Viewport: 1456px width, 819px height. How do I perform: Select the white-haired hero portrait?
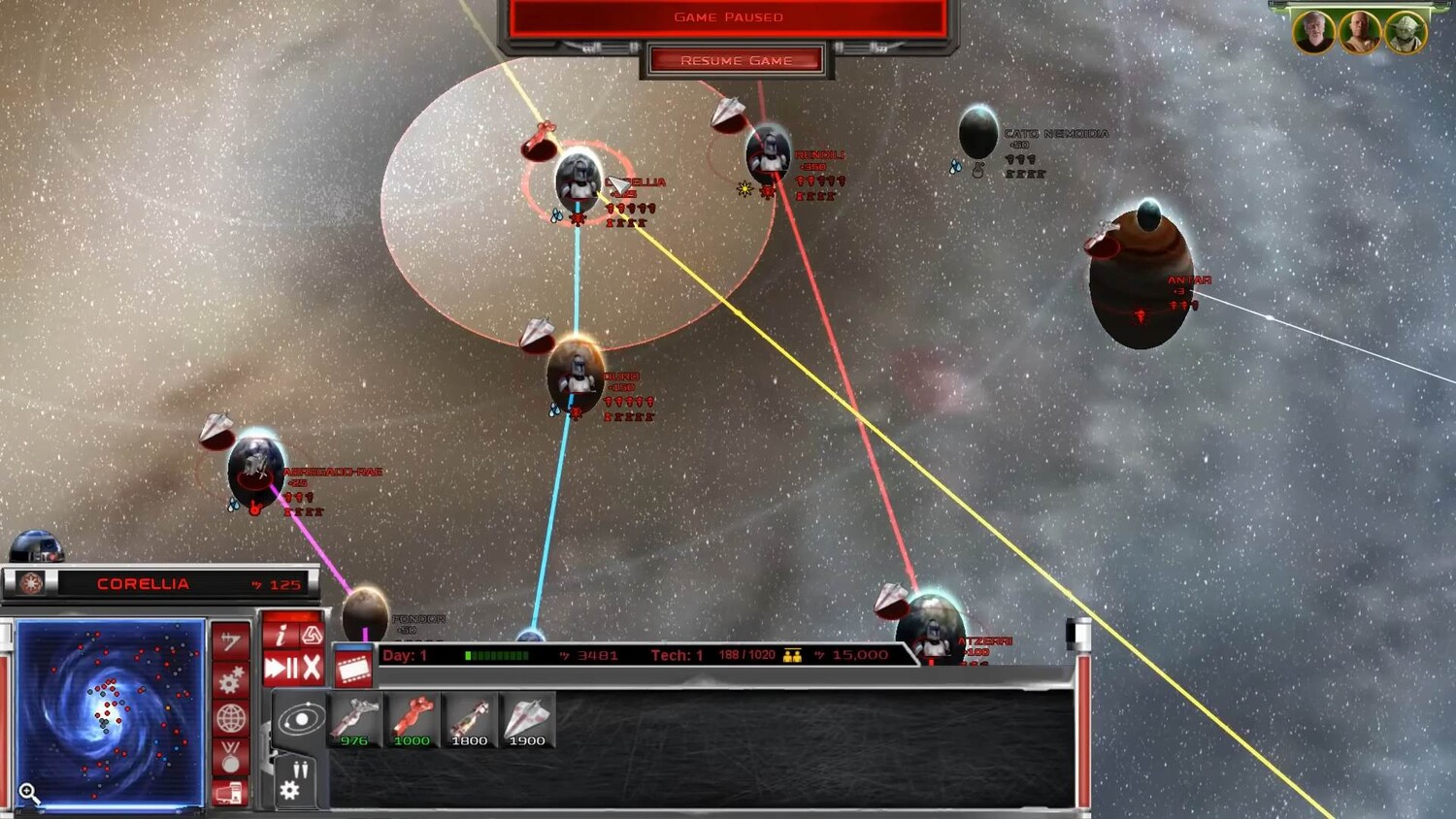[1313, 32]
